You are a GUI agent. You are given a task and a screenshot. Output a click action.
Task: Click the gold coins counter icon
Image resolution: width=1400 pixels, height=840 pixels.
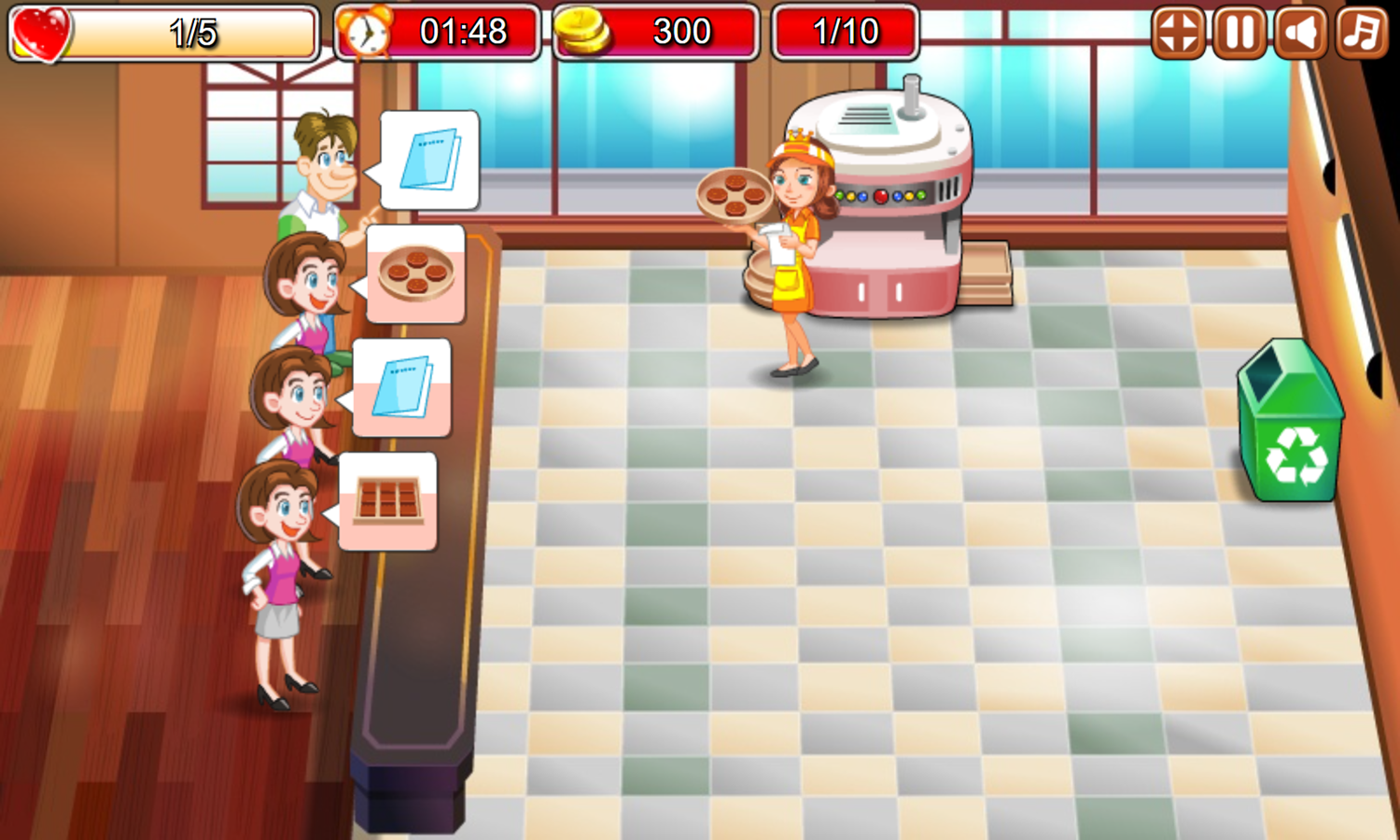point(583,33)
